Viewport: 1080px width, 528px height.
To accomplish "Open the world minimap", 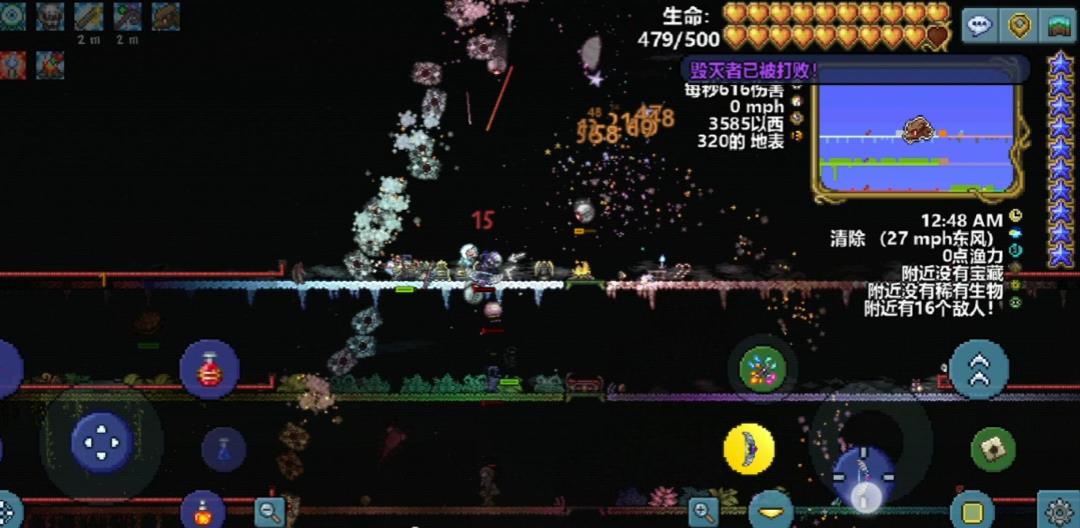I will (916, 136).
